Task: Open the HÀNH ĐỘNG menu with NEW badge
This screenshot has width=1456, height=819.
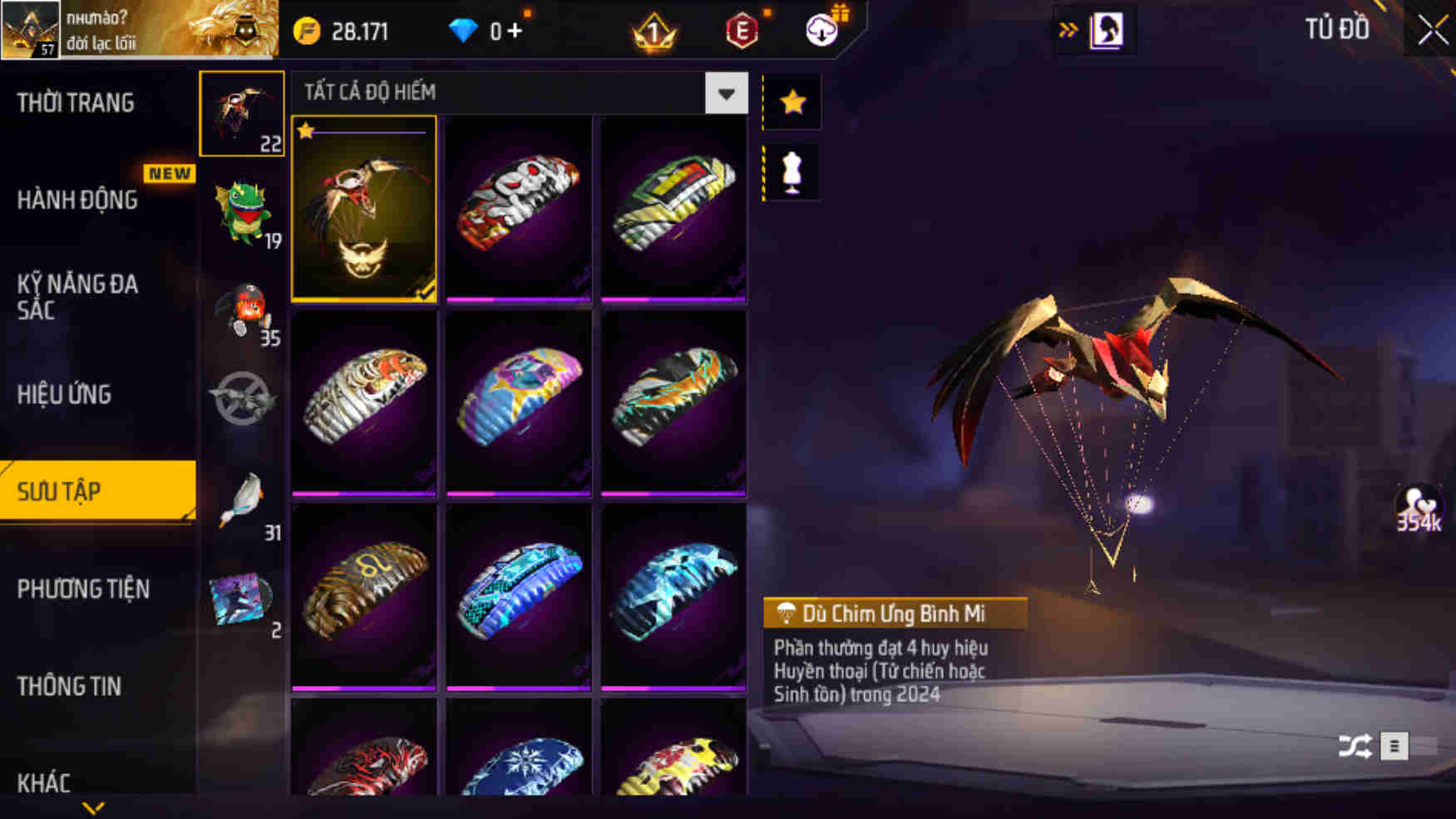Action: coord(79,200)
